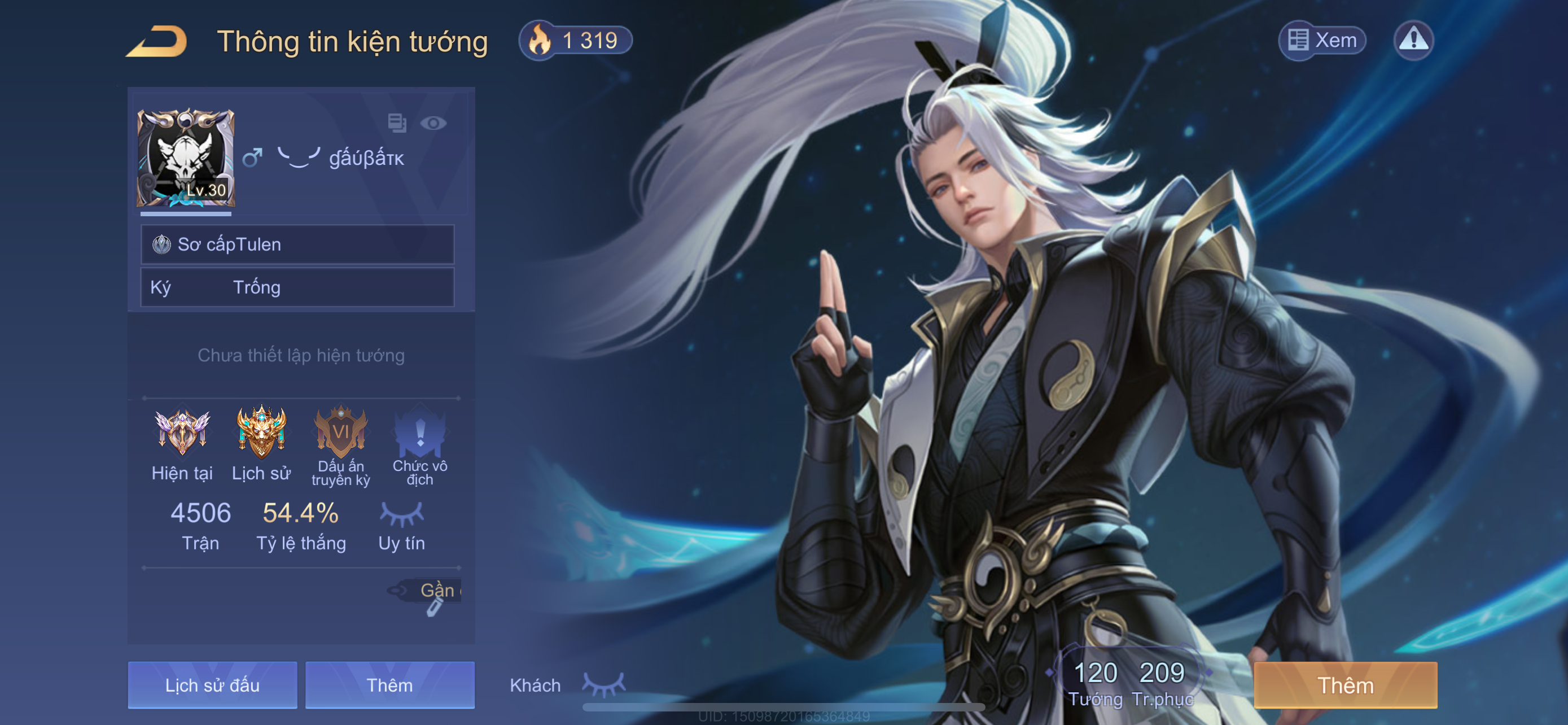View the Hiện tại current rank badge
1568x725 pixels.
[182, 433]
